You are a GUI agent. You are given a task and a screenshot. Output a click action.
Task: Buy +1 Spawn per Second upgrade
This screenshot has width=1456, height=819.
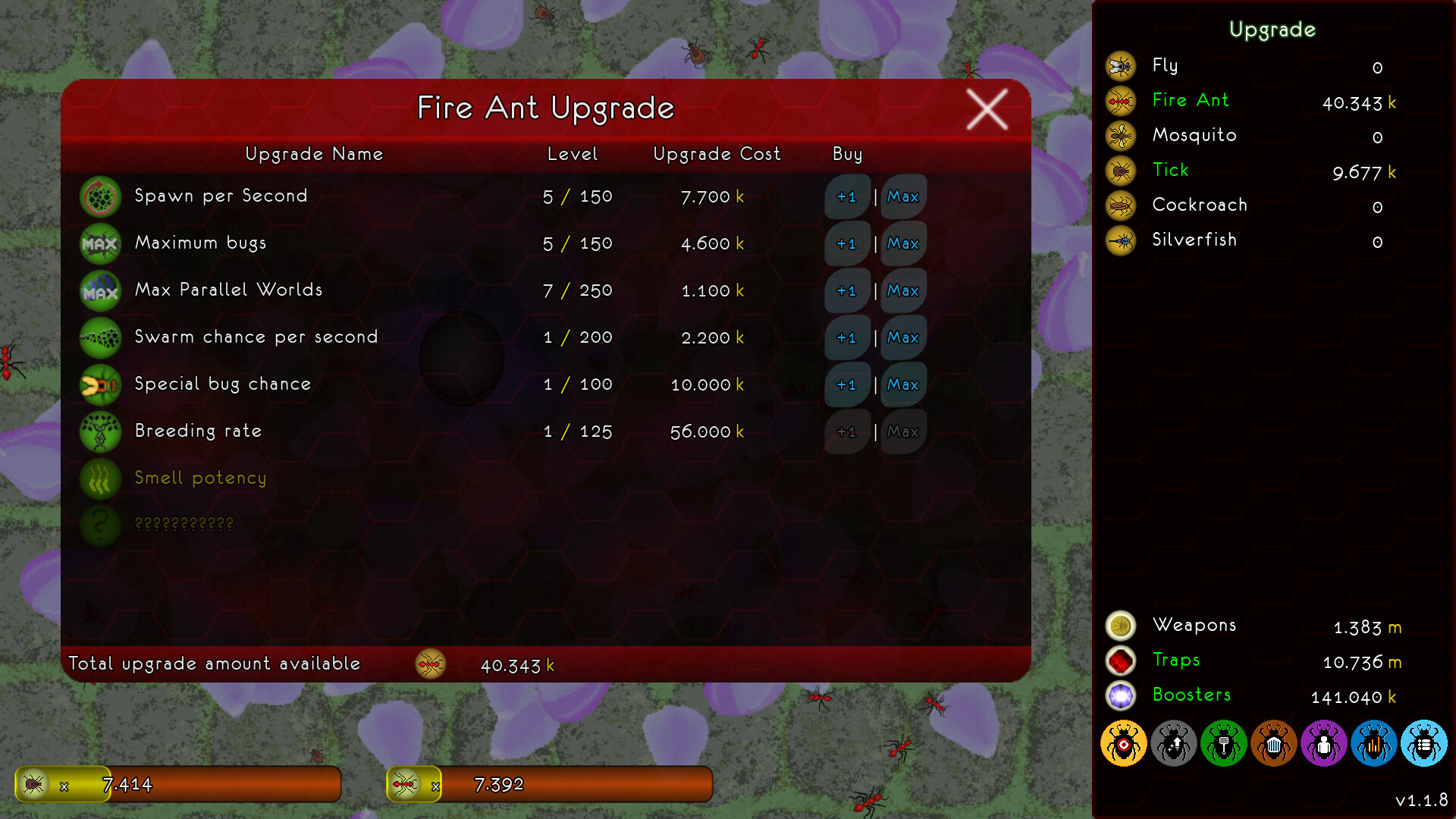coord(847,196)
